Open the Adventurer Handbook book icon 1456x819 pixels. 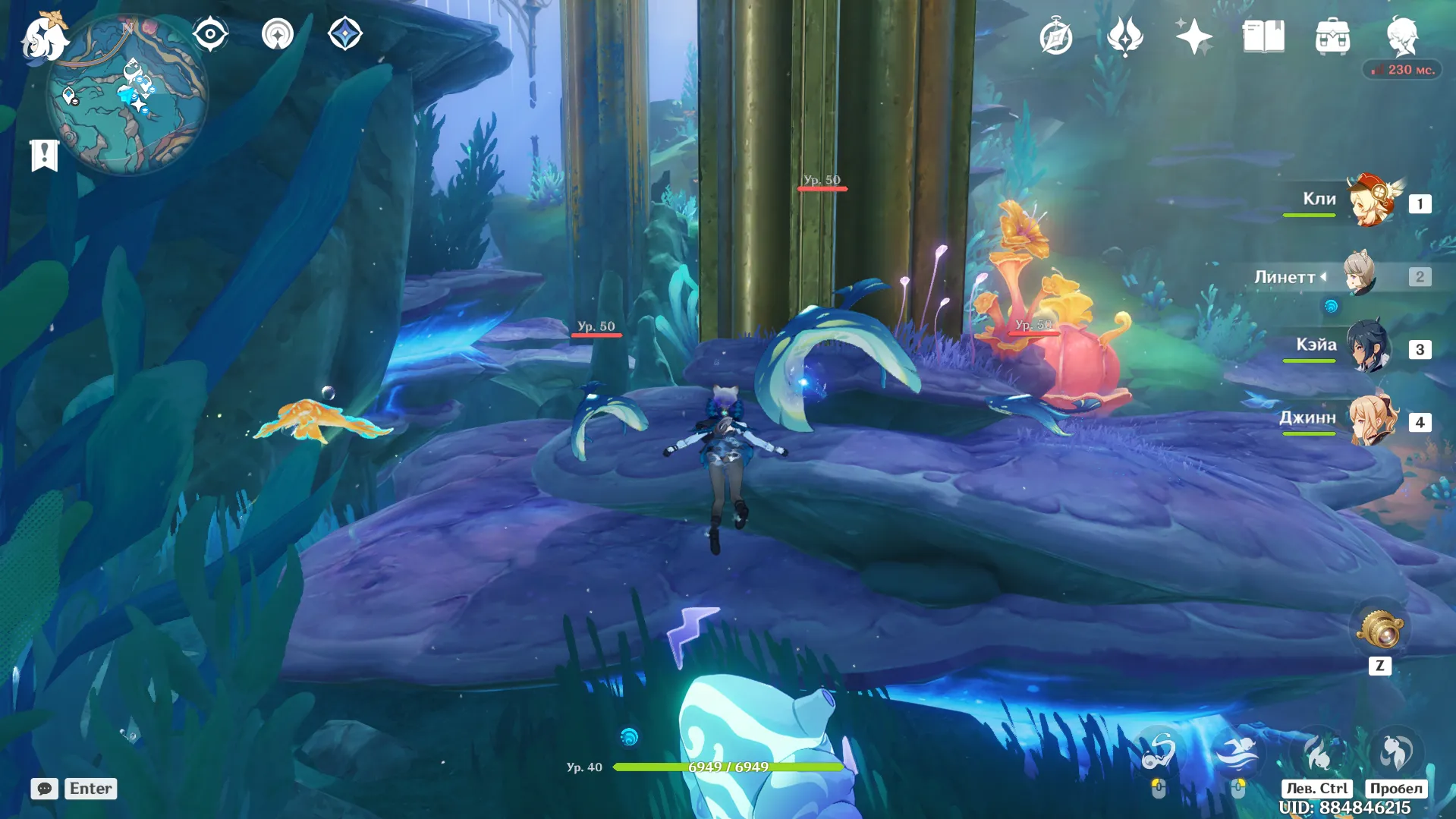click(1263, 36)
